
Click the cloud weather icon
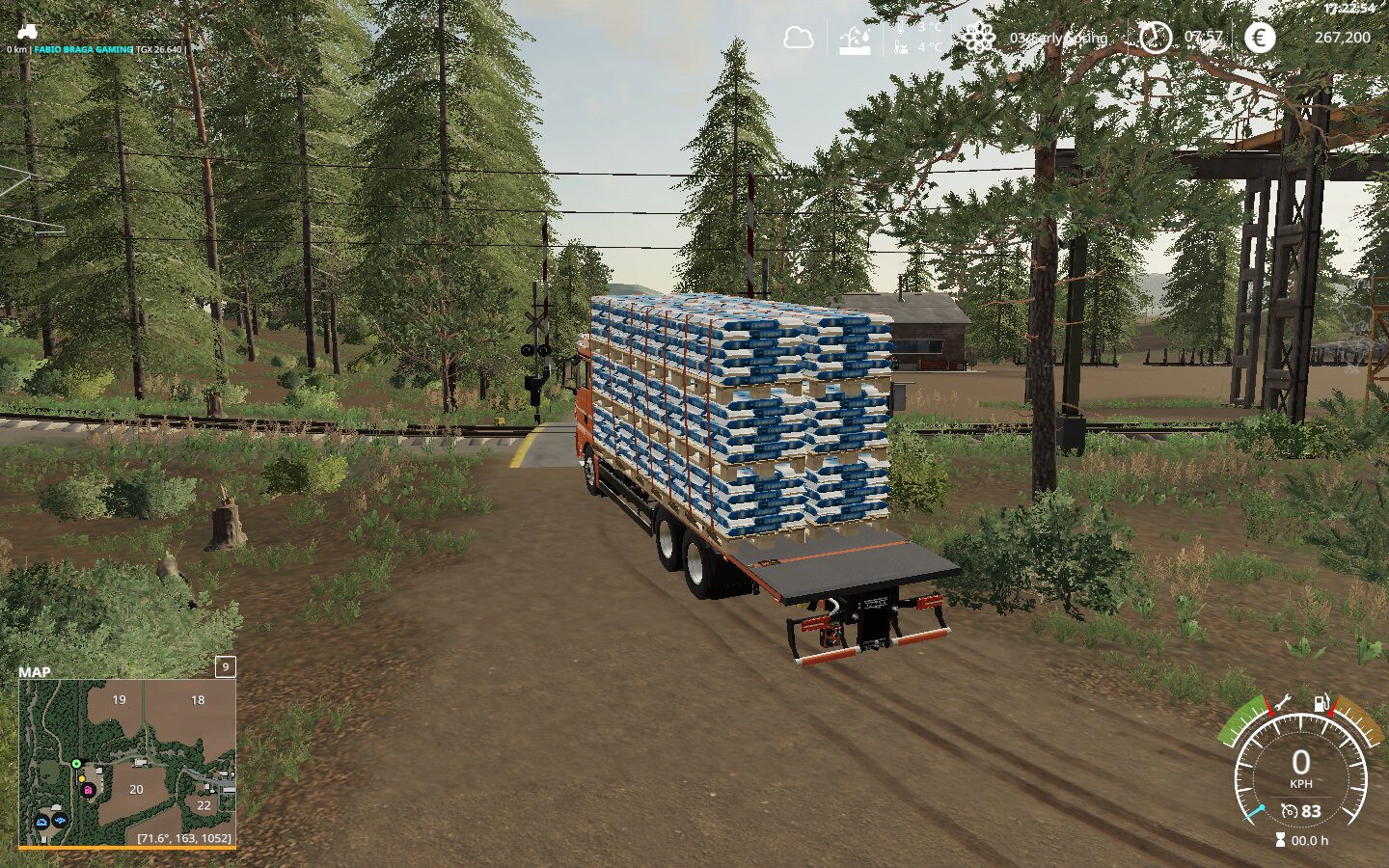[798, 39]
